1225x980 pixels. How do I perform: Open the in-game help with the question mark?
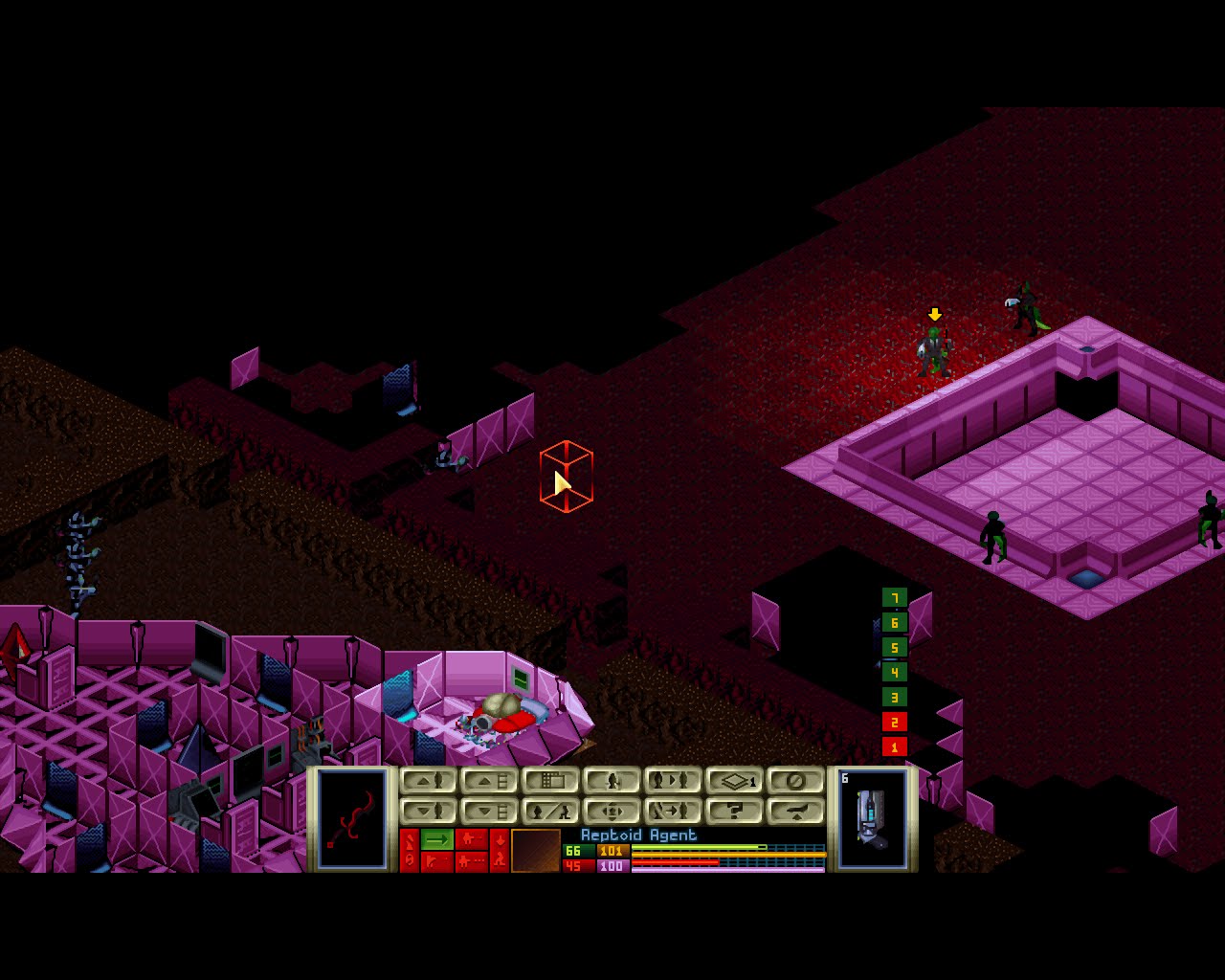(733, 812)
